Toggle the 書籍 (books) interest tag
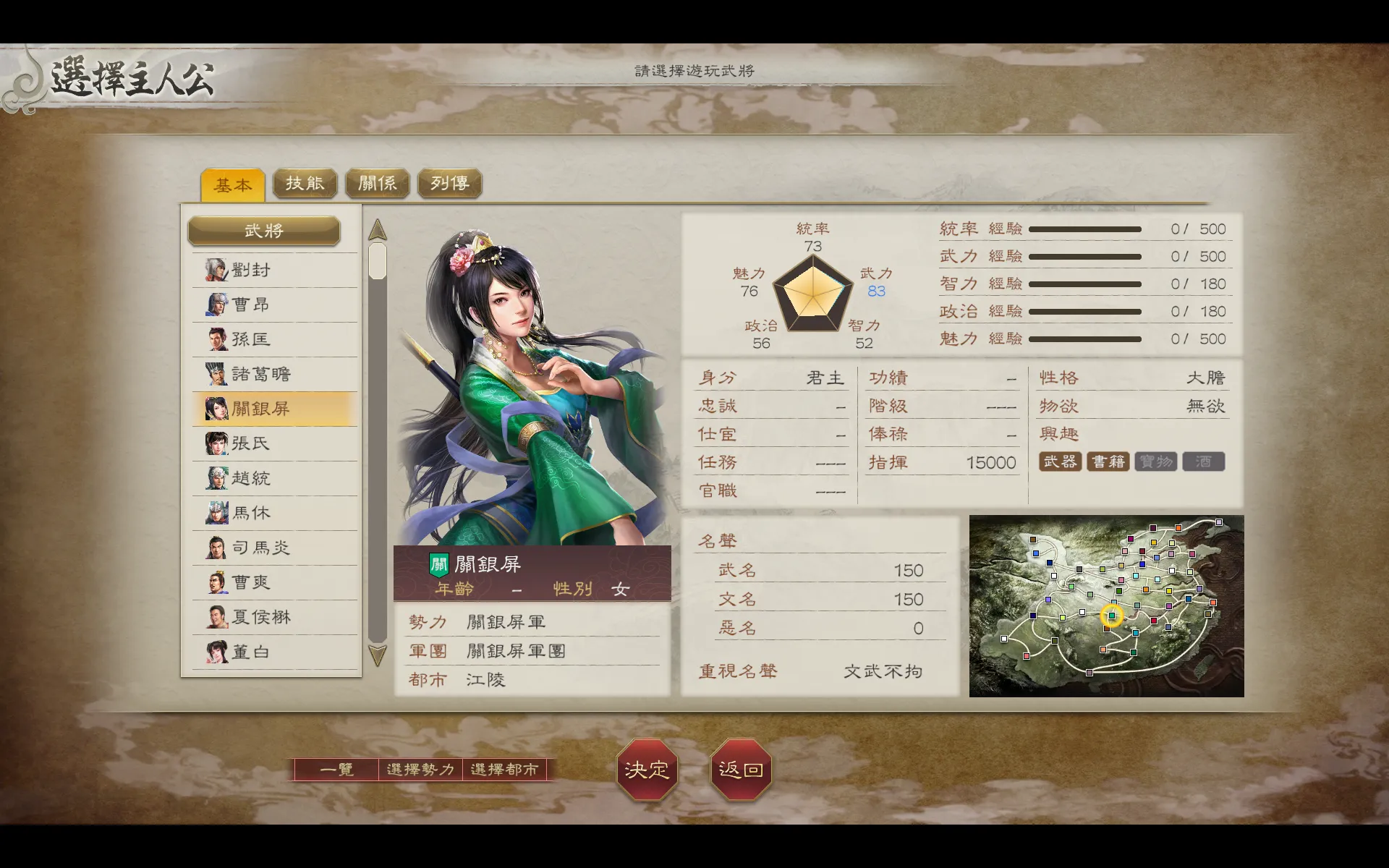 pyautogui.click(x=1108, y=461)
